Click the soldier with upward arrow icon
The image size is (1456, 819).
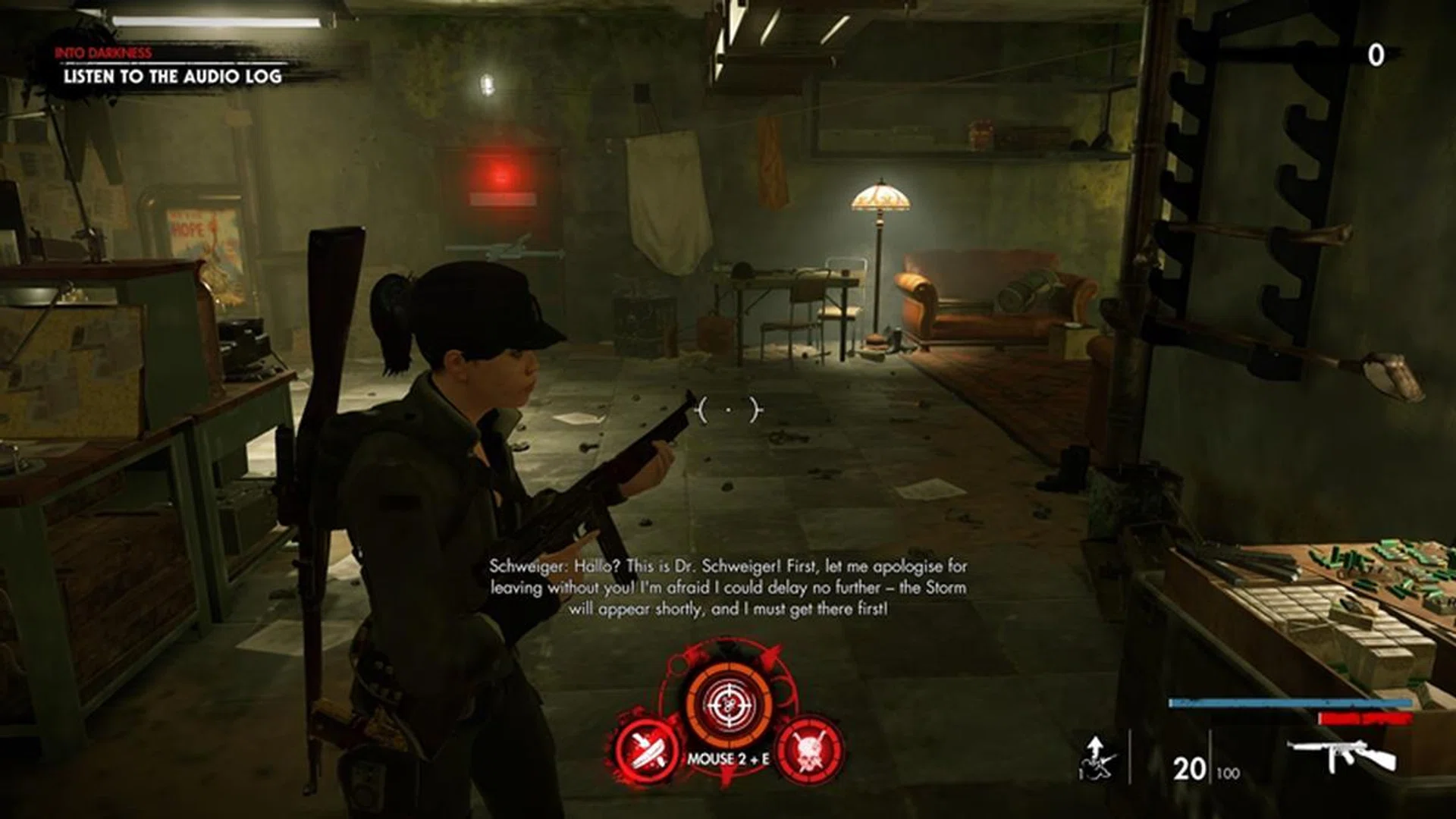[1097, 758]
